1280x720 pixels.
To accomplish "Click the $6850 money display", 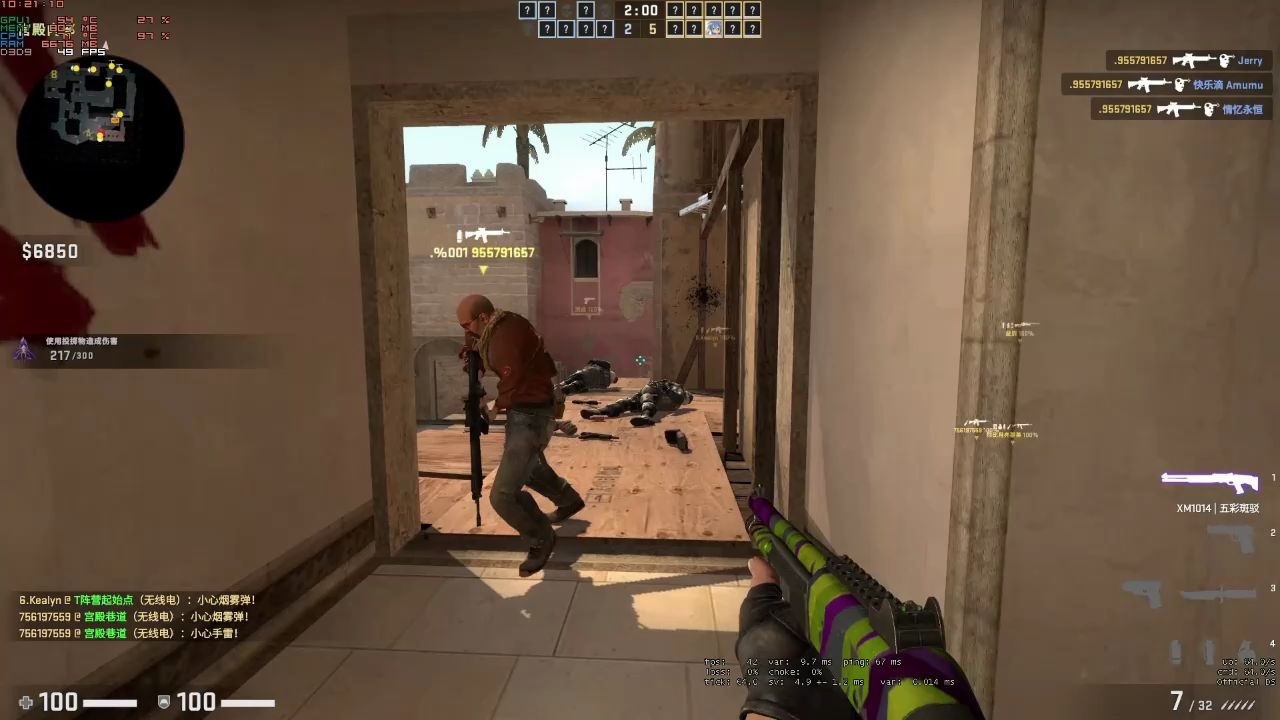I will [x=50, y=252].
